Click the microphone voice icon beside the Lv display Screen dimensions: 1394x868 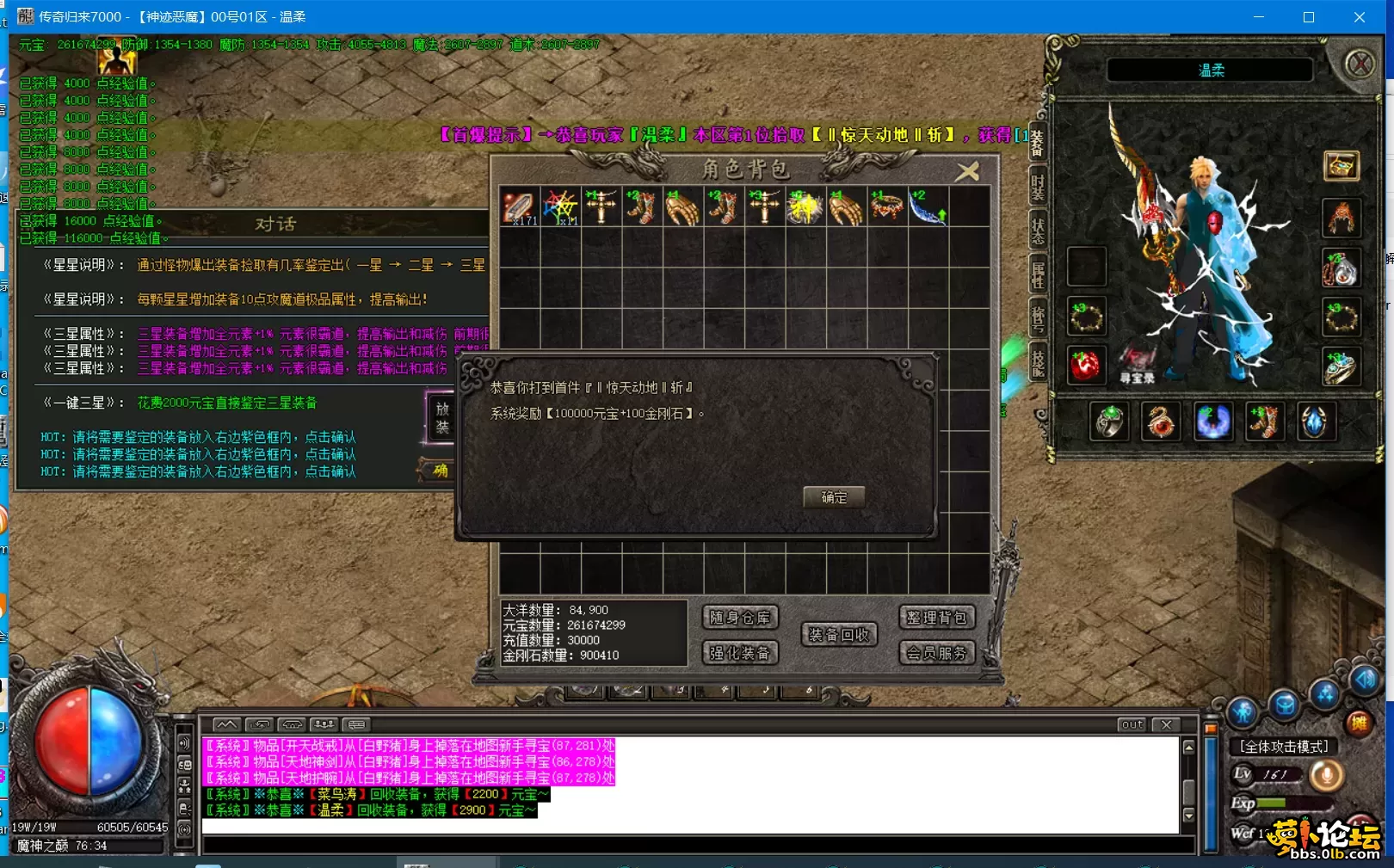[x=1328, y=775]
